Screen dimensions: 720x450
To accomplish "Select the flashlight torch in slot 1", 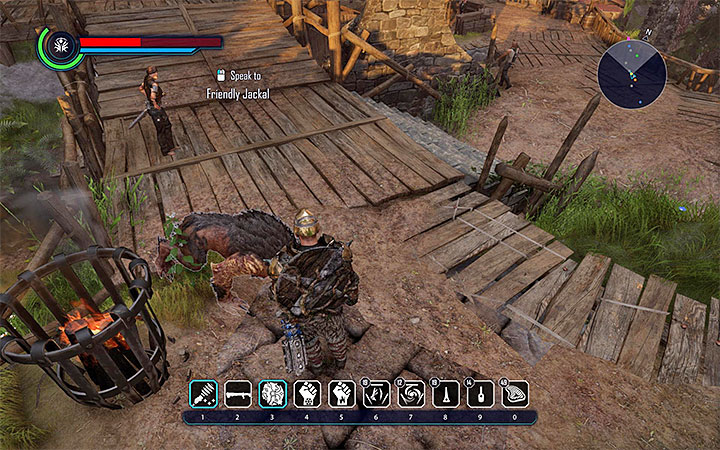I will click(204, 393).
